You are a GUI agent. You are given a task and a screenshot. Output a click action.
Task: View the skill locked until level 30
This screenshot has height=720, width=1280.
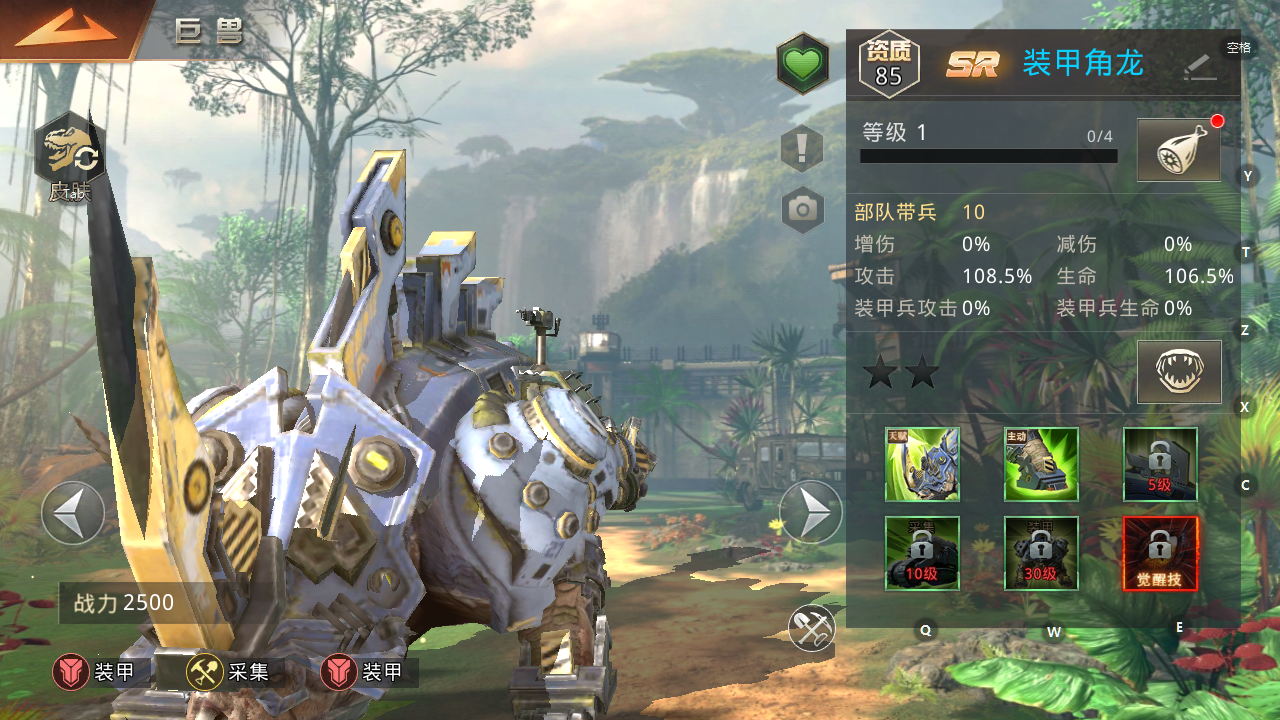(1041, 553)
